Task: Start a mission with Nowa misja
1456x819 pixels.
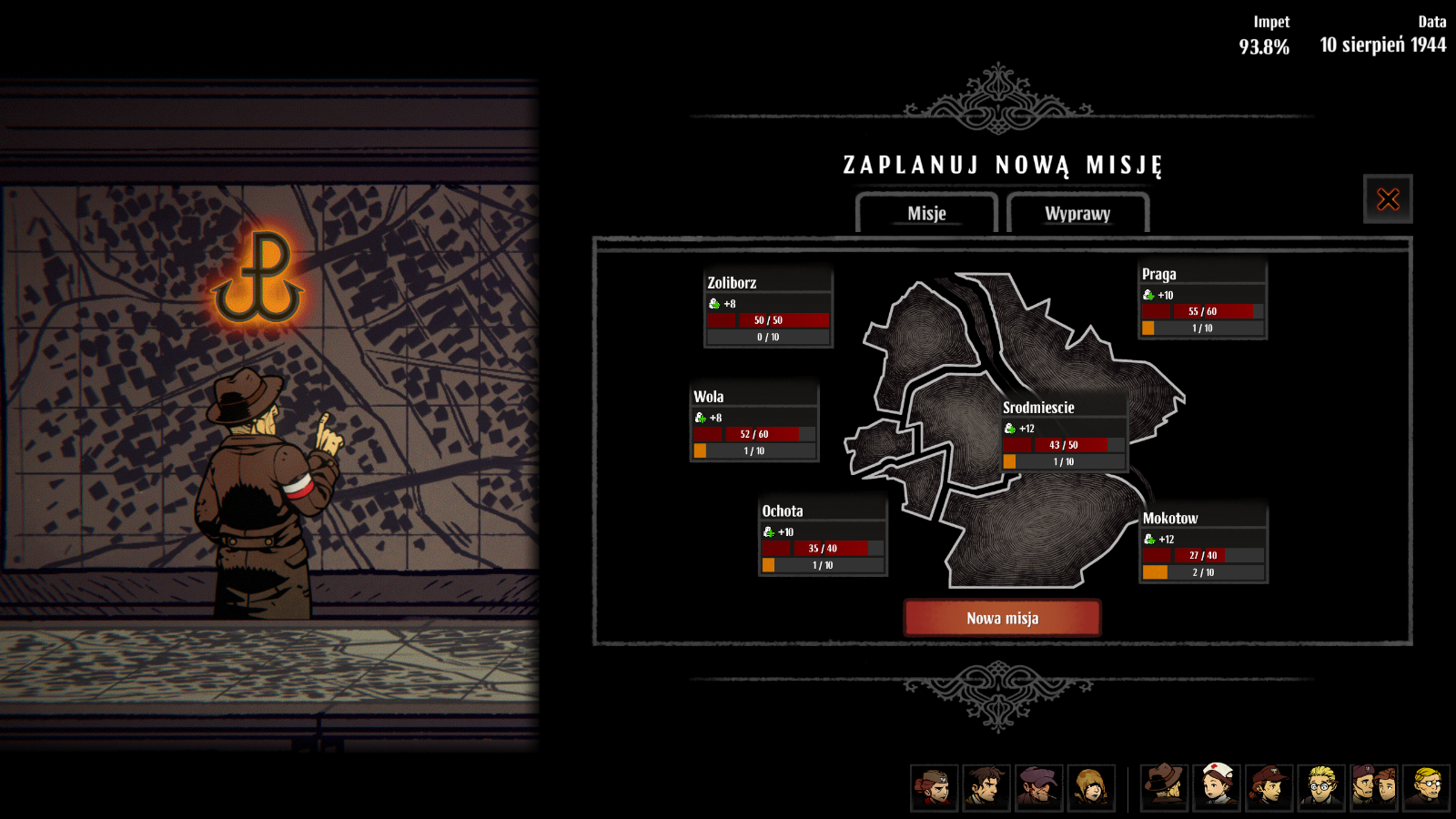Action: tap(1002, 618)
